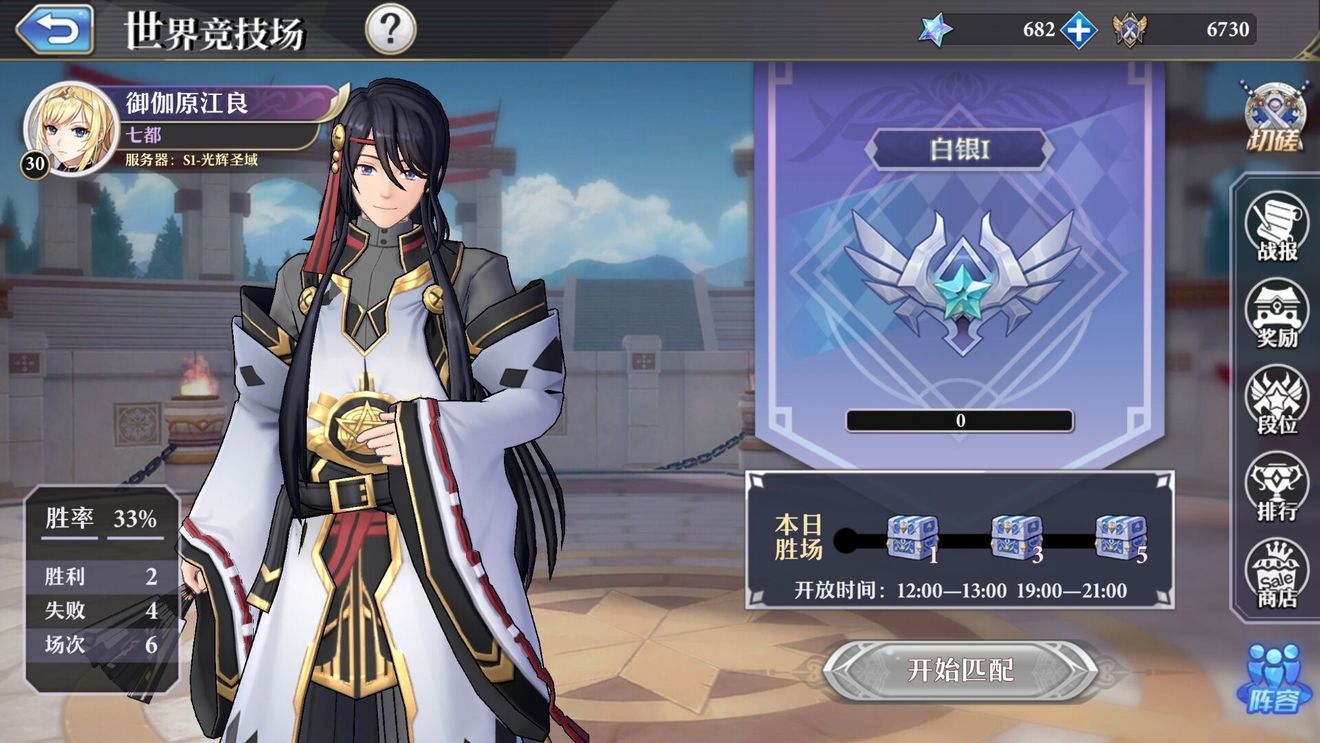Screen dimensions: 1320x743
Task: Go back with the blue arrow button
Action: pyautogui.click(x=55, y=30)
